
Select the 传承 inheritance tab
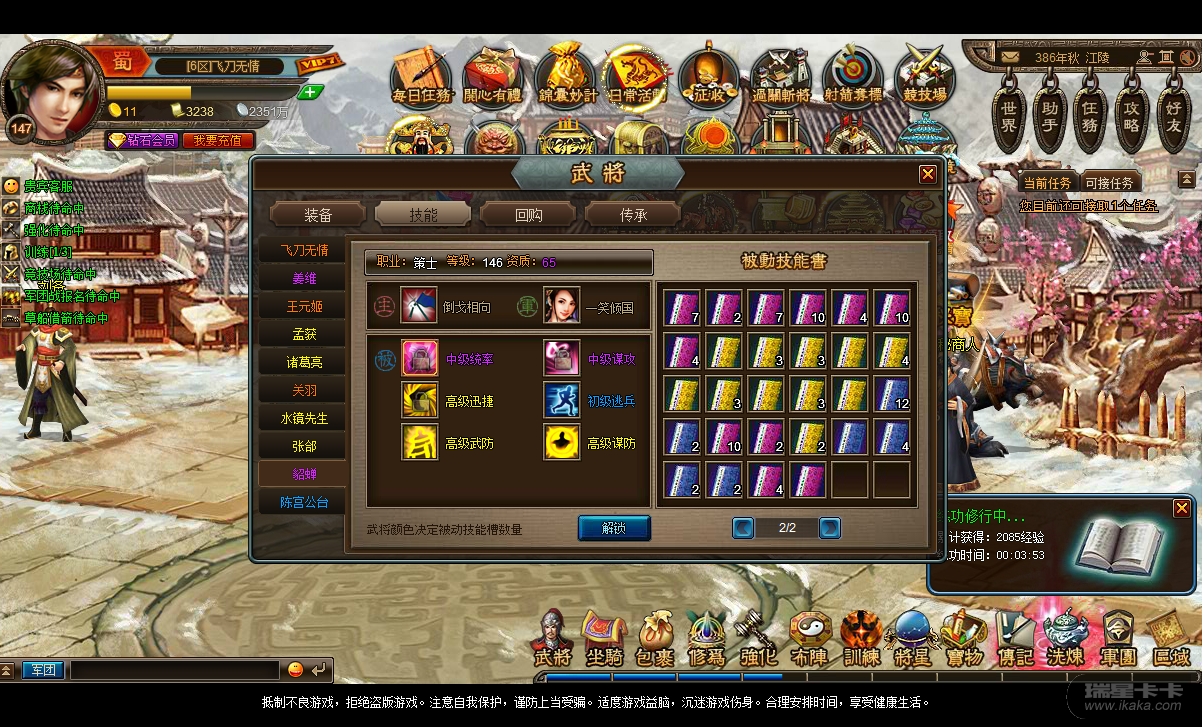pyautogui.click(x=632, y=214)
